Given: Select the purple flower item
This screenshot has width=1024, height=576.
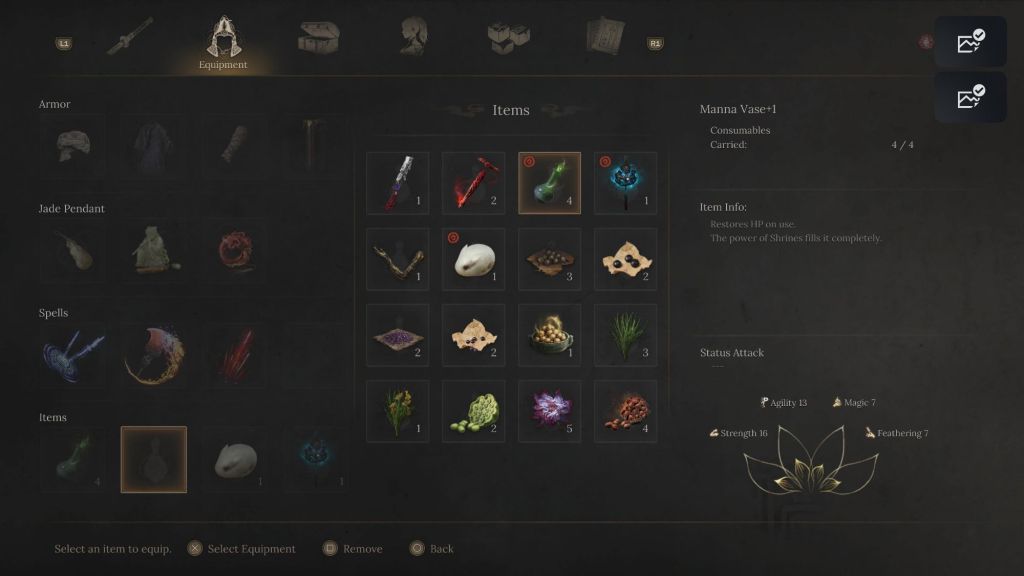Looking at the screenshot, I should [550, 411].
